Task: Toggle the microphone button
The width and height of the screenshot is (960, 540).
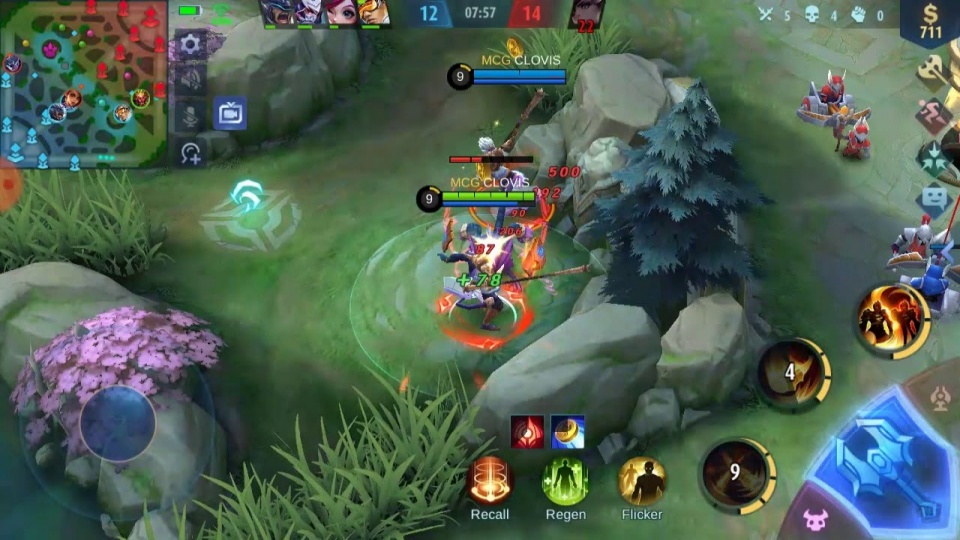Action: (190, 117)
